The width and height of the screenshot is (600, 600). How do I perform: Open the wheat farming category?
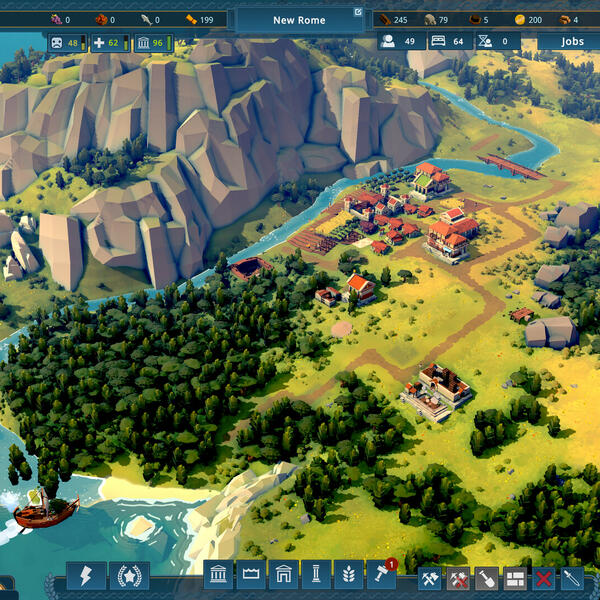348,575
